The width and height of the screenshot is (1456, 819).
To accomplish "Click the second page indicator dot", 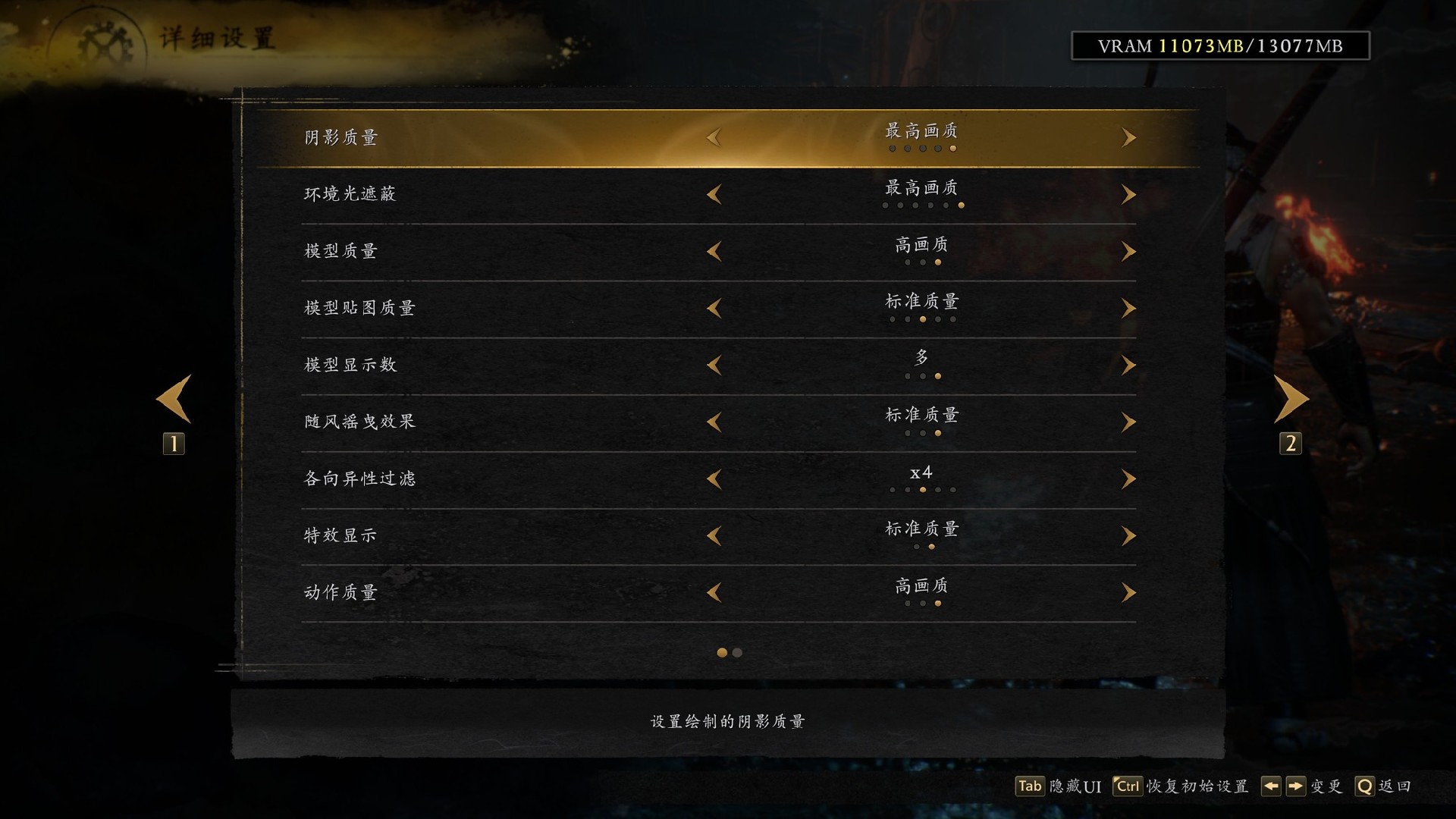I will point(736,652).
